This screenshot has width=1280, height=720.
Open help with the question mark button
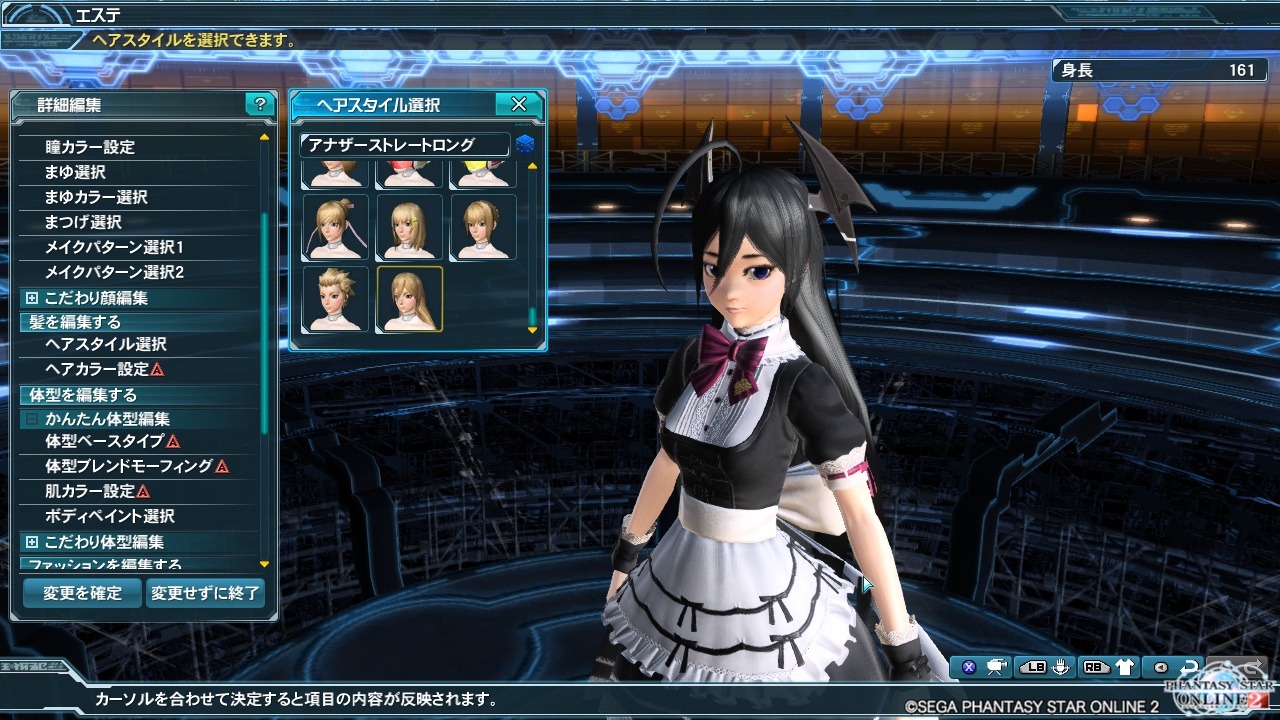260,104
